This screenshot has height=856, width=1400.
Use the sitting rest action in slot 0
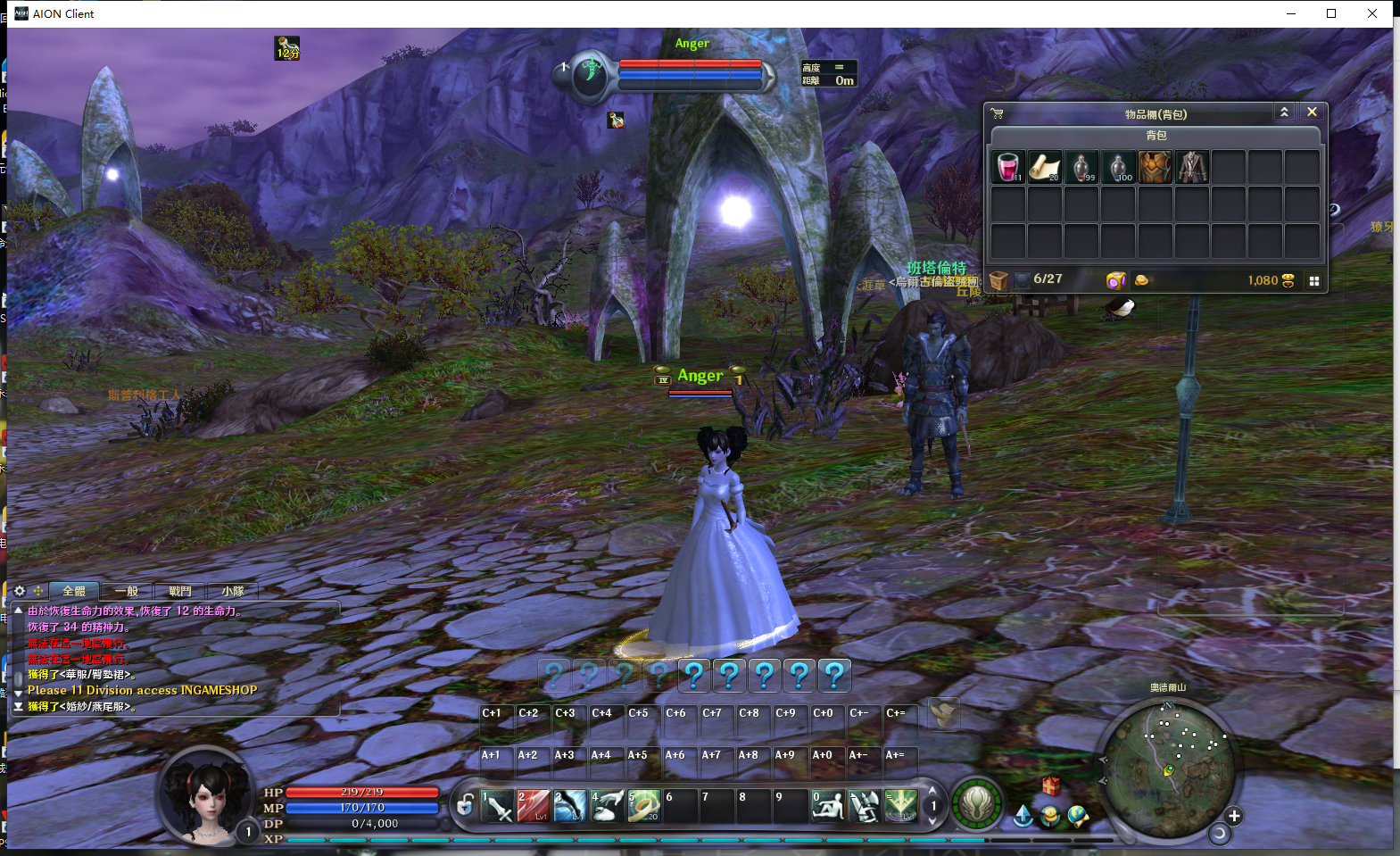pyautogui.click(x=827, y=806)
